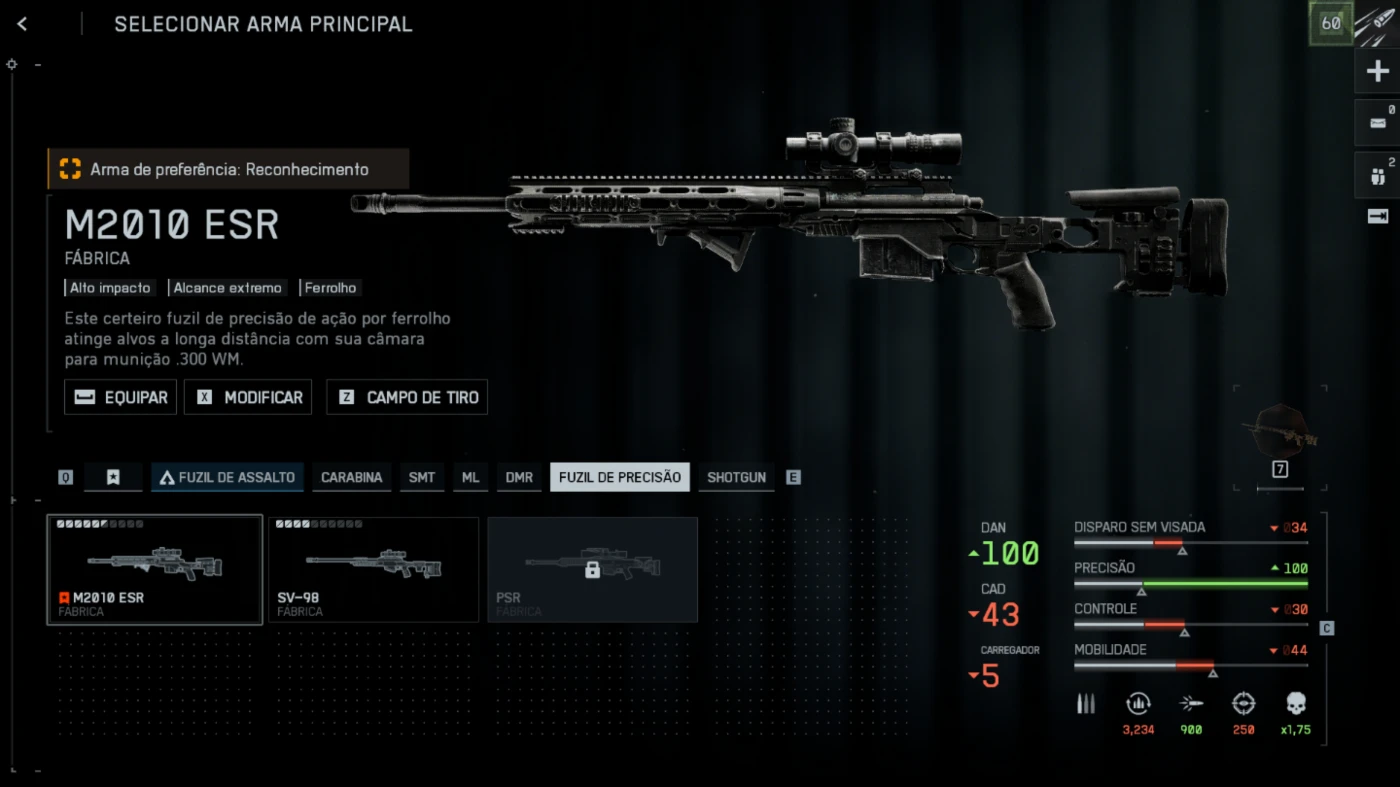Switch to the SHOTGUN category
Image resolution: width=1400 pixels, height=787 pixels.
736,477
